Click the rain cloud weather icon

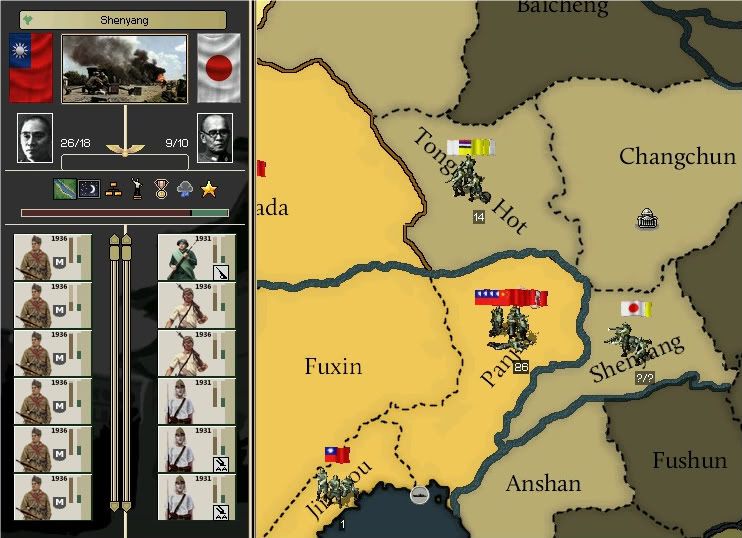(185, 188)
